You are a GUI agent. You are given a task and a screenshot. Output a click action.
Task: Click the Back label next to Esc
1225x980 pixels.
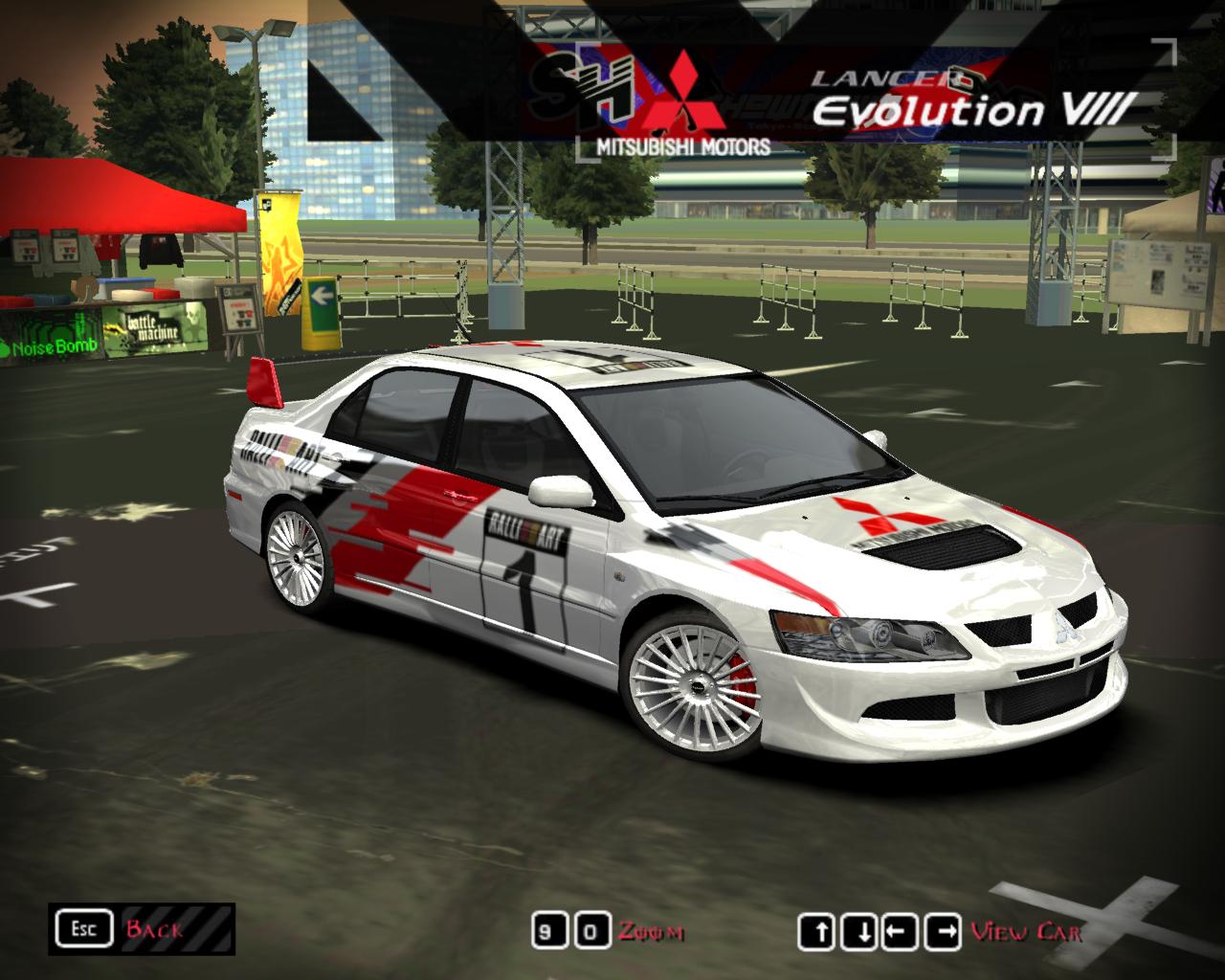[x=156, y=926]
